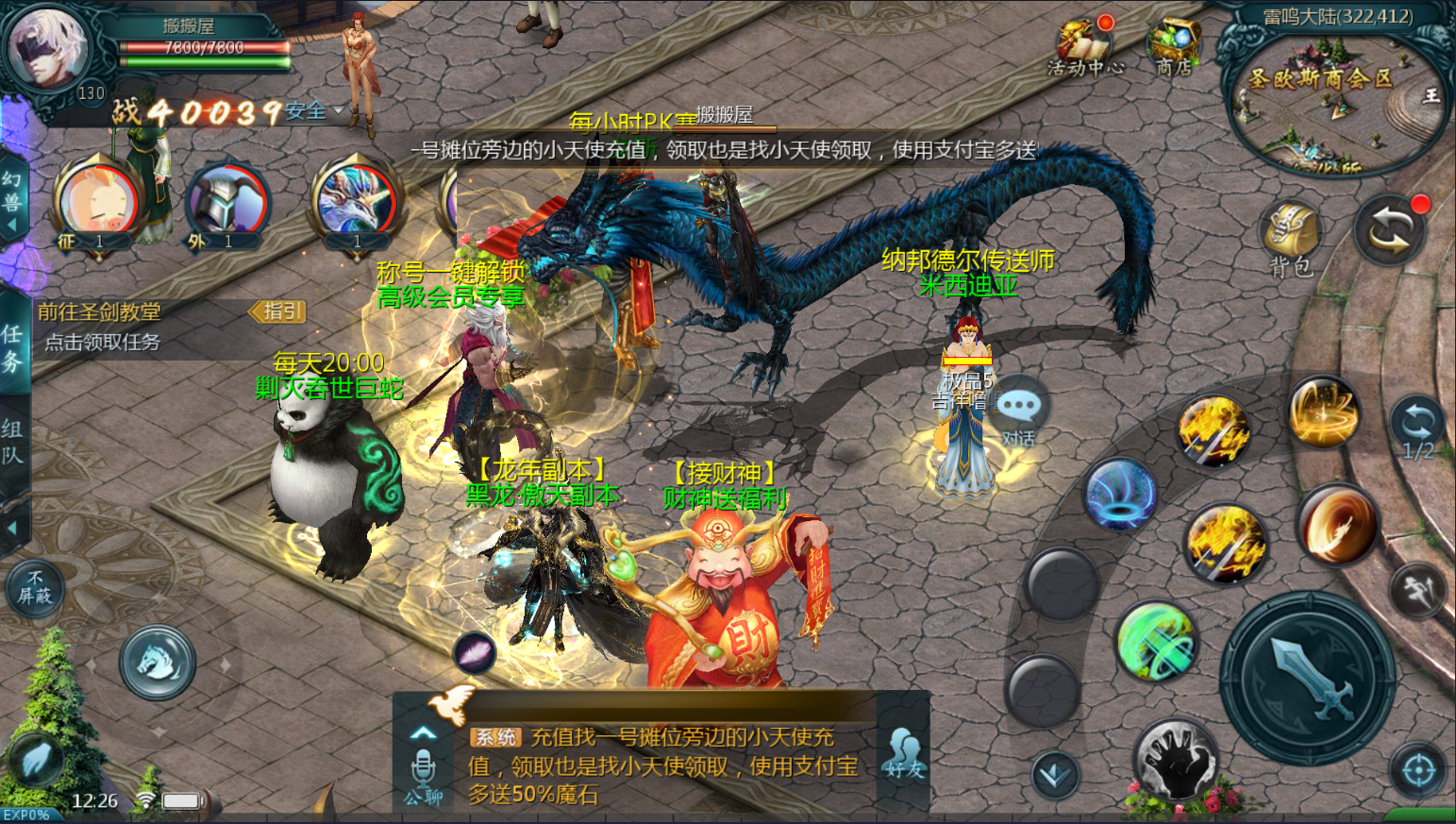Open the 商店 shop

coord(1173,45)
